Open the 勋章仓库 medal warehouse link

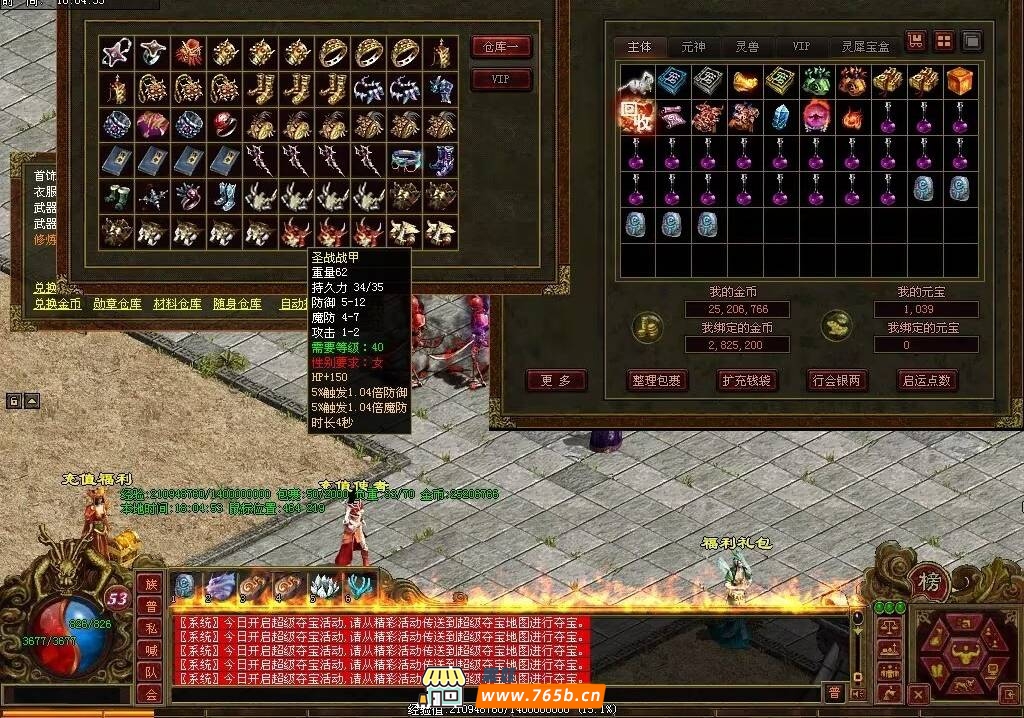coord(117,304)
